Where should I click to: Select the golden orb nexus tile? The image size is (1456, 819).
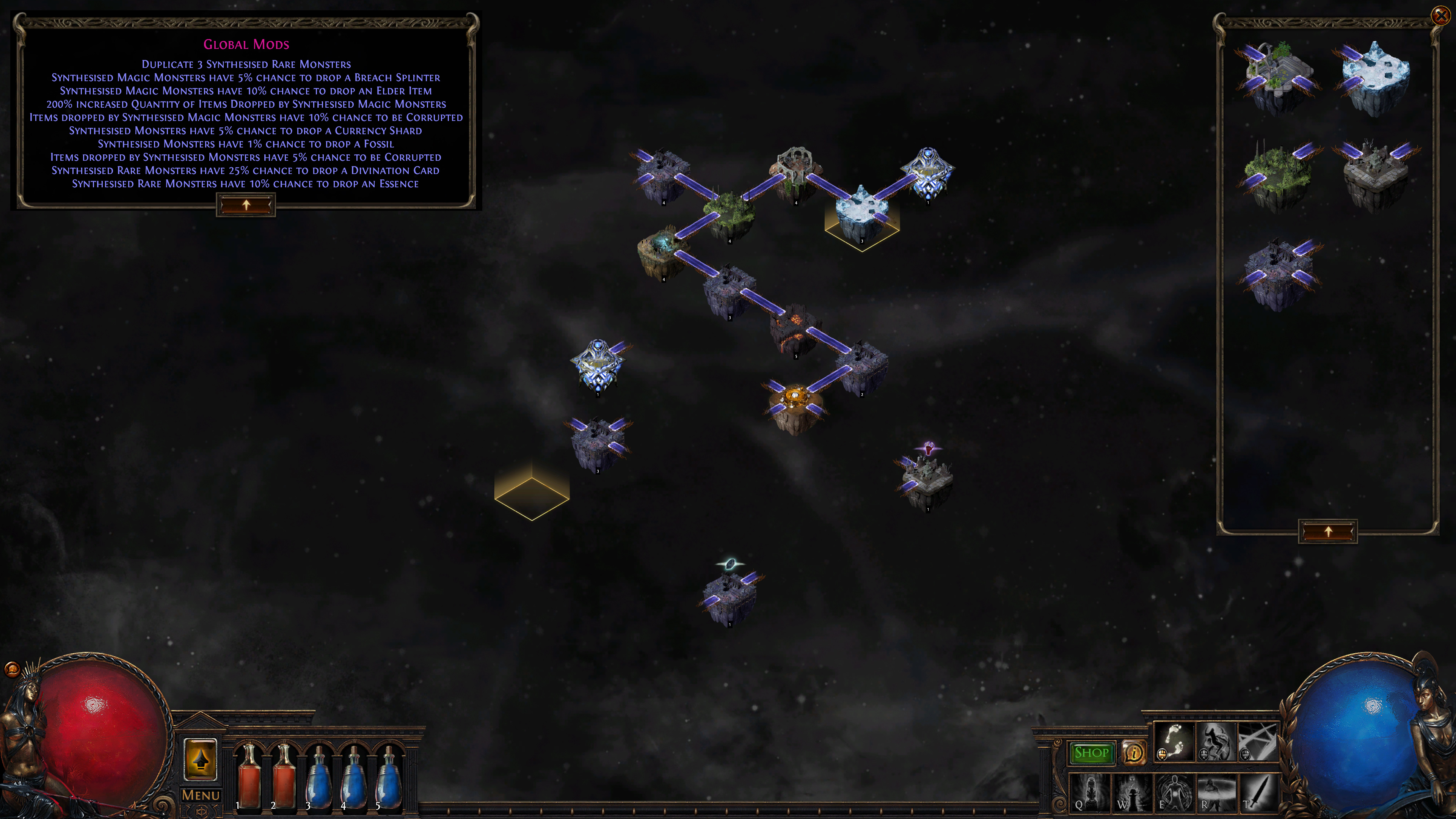(796, 404)
